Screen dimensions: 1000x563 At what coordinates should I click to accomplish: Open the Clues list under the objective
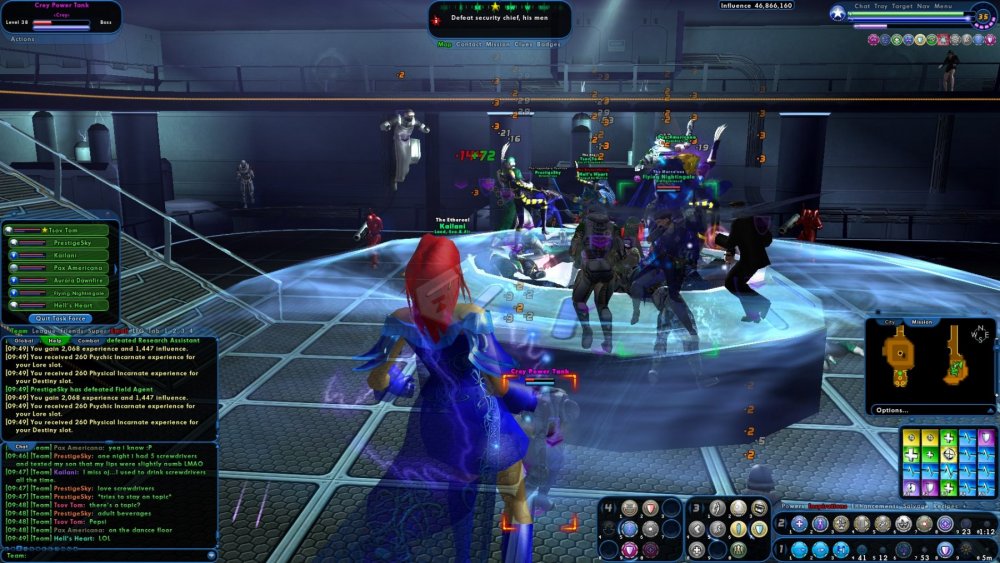click(x=521, y=44)
